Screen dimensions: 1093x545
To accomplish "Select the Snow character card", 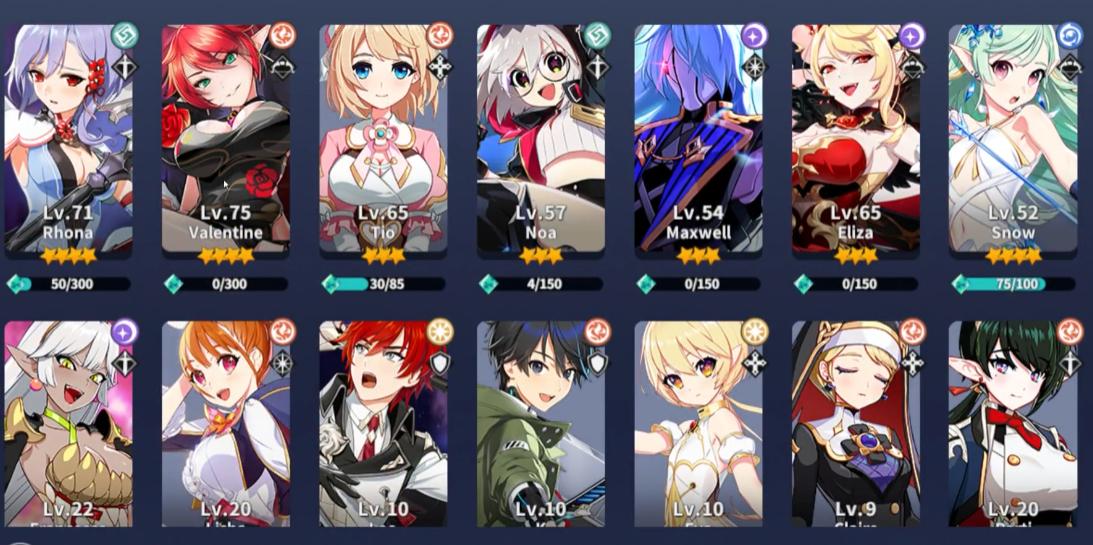I will (1013, 138).
